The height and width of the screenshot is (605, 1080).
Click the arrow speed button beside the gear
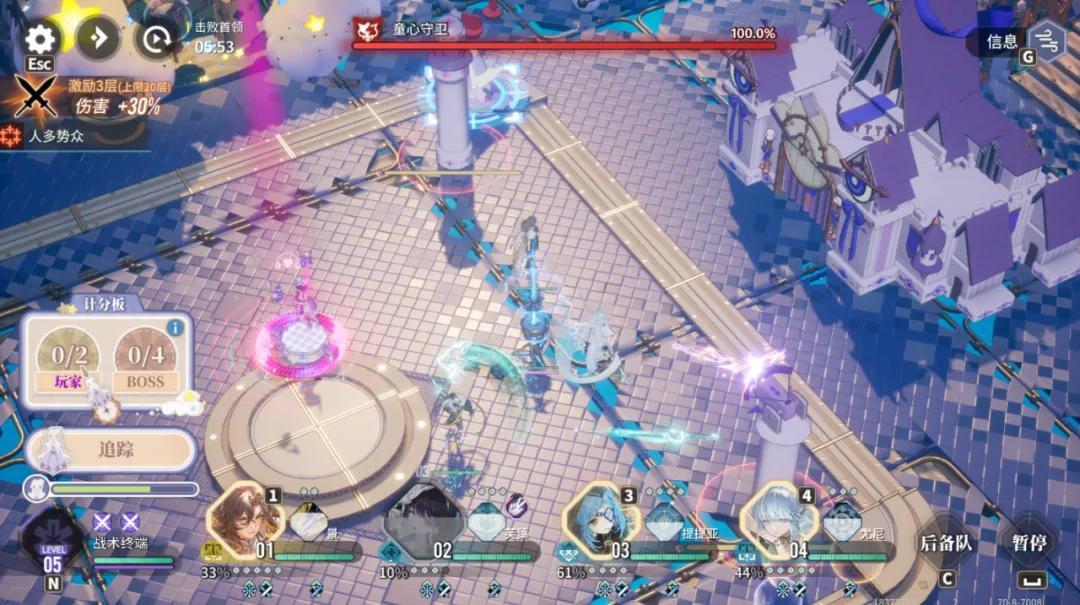coord(98,39)
